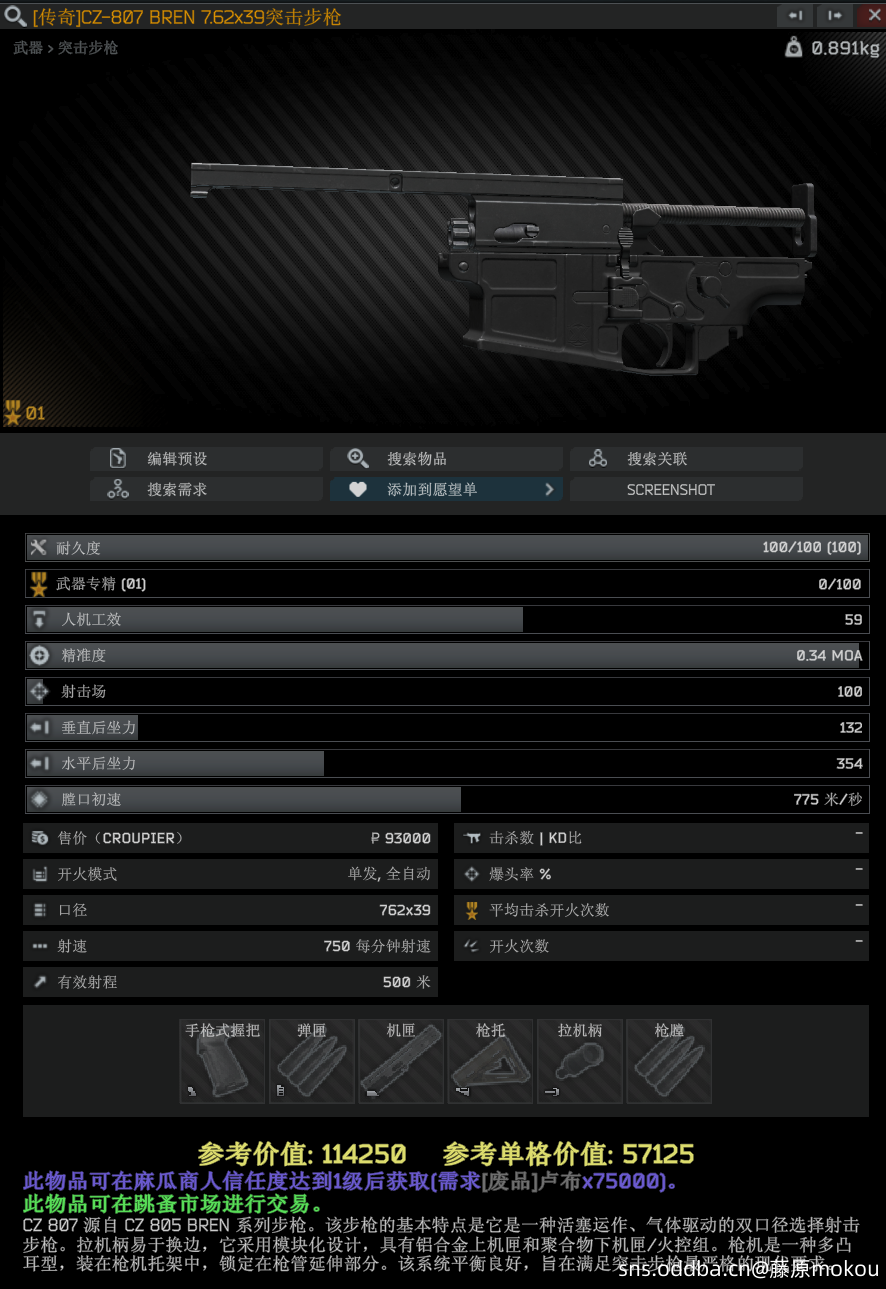
Task: Open the 突击步枪 breadcrumb category
Action: tap(88, 47)
